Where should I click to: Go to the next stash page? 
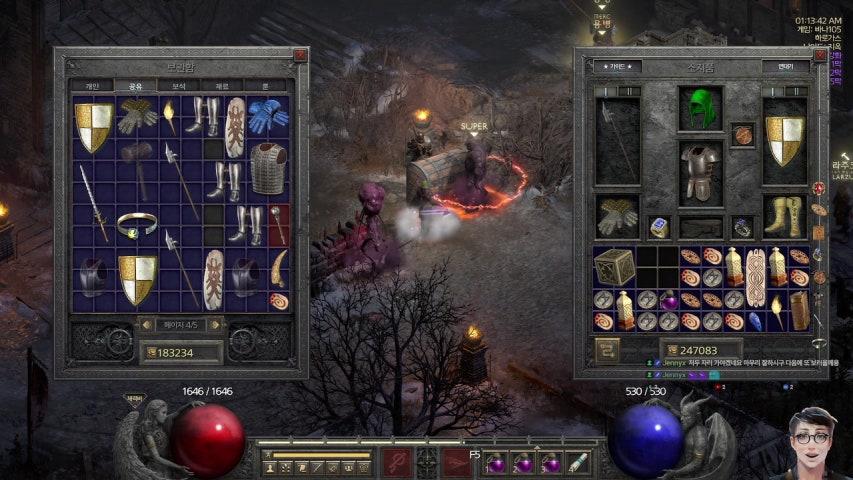pos(213,325)
